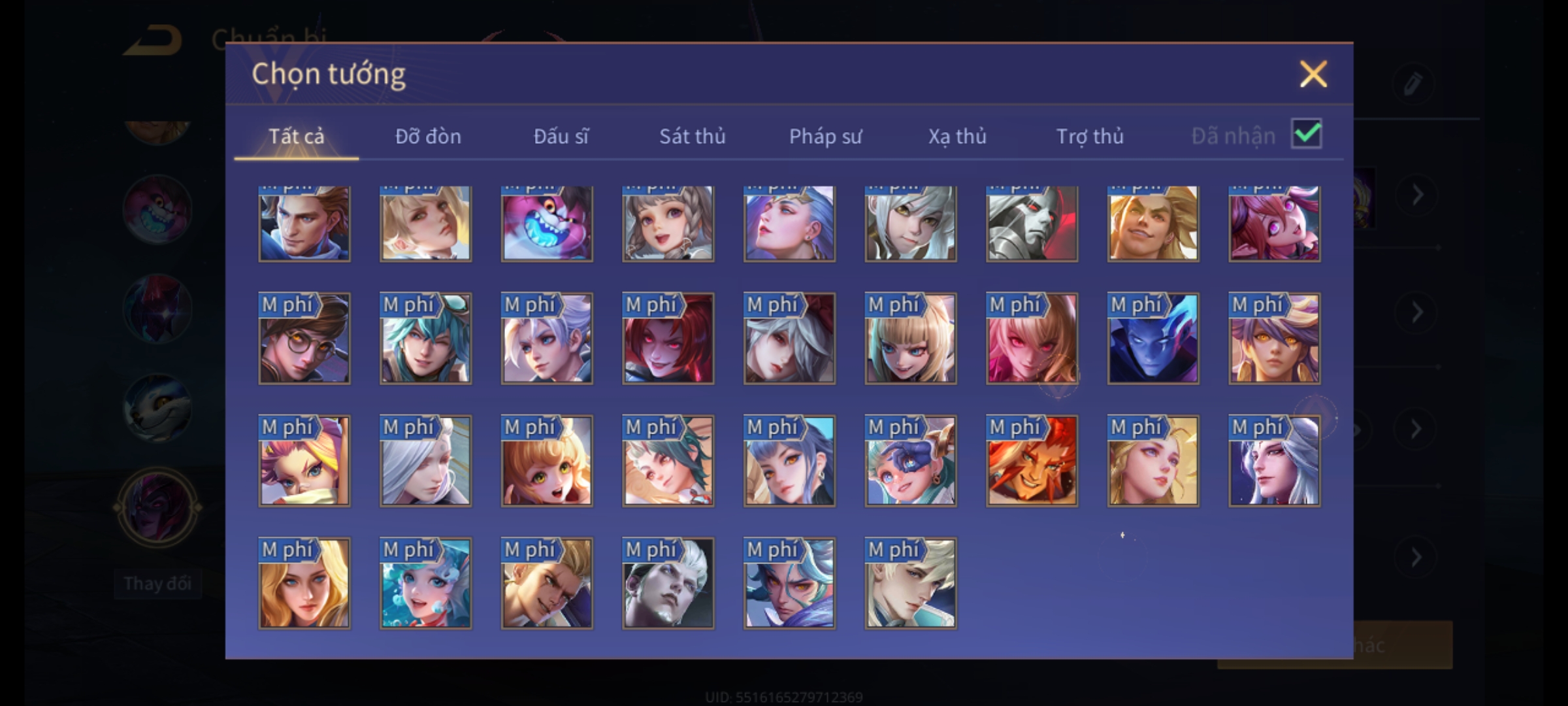The height and width of the screenshot is (706, 1568).
Task: Toggle the Đã nhận checkbox
Action: [x=1306, y=134]
